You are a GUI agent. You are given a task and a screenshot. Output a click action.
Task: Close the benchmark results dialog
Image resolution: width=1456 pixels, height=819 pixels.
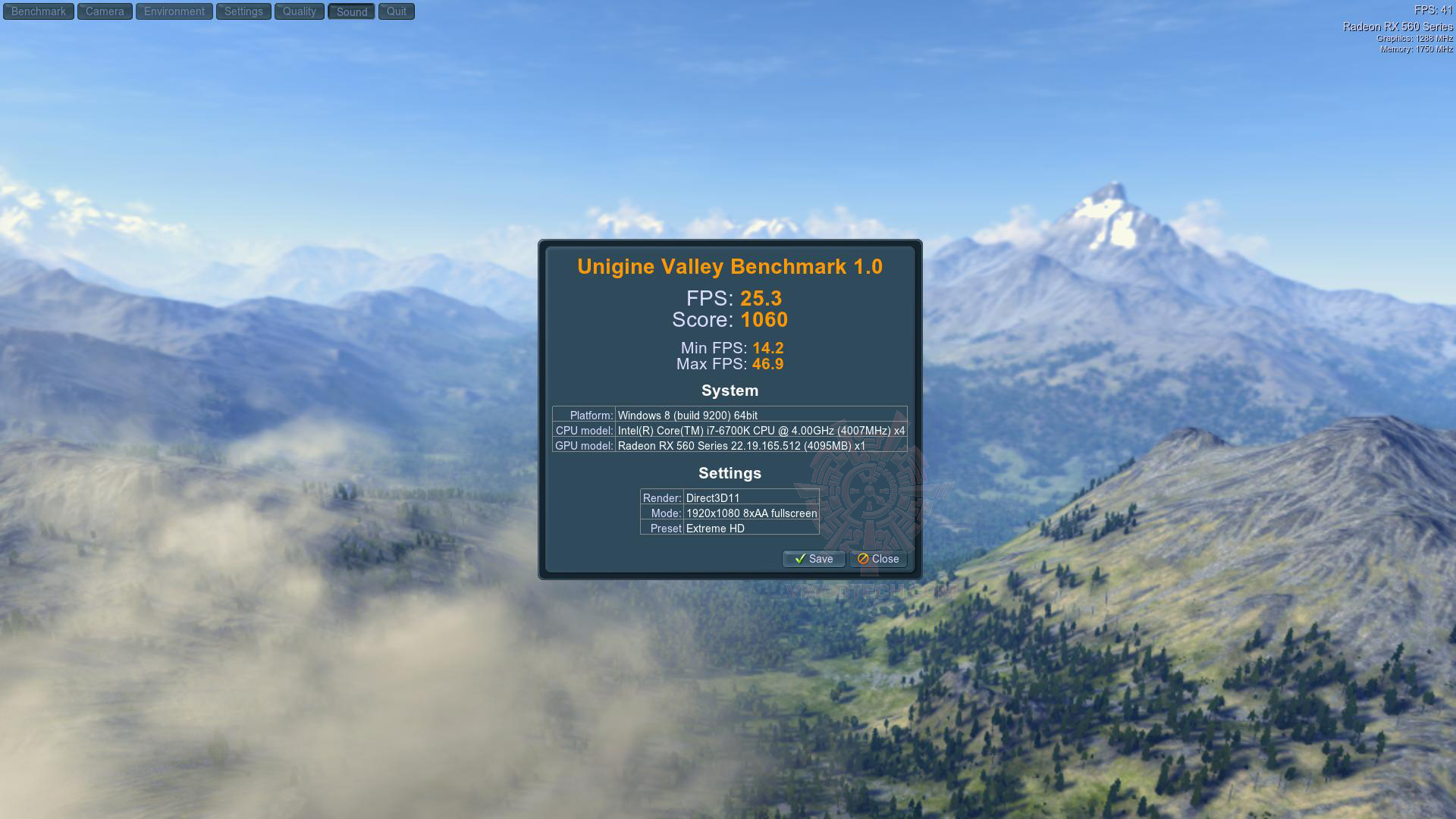[x=878, y=559]
